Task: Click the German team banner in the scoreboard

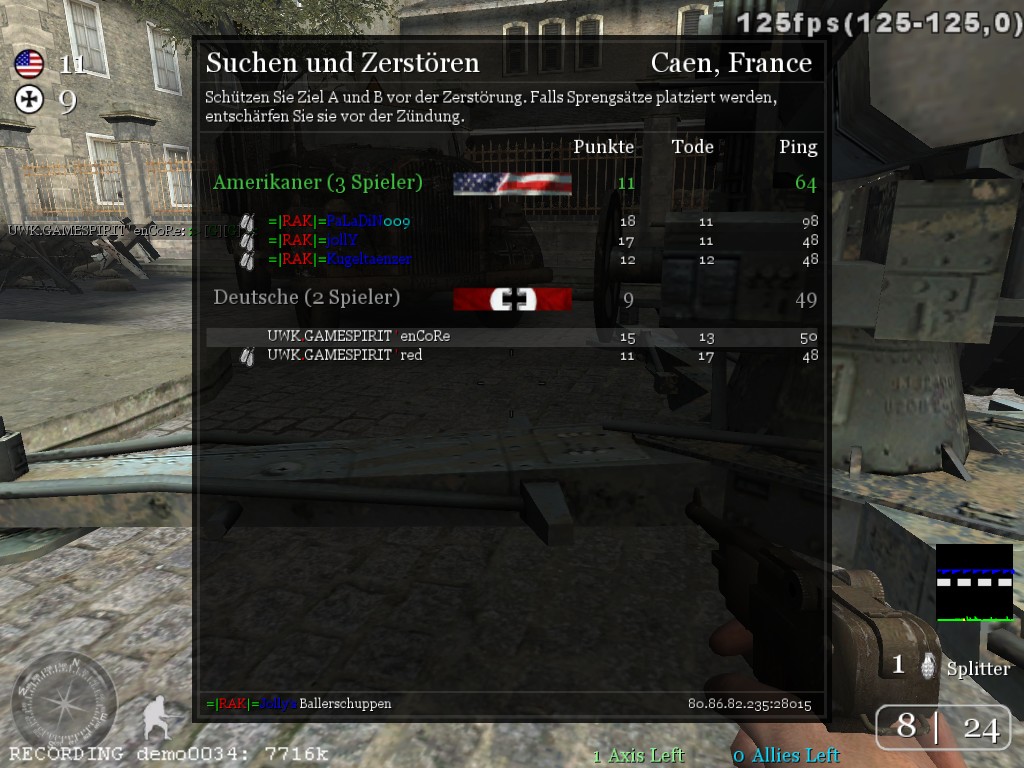Action: coord(512,299)
